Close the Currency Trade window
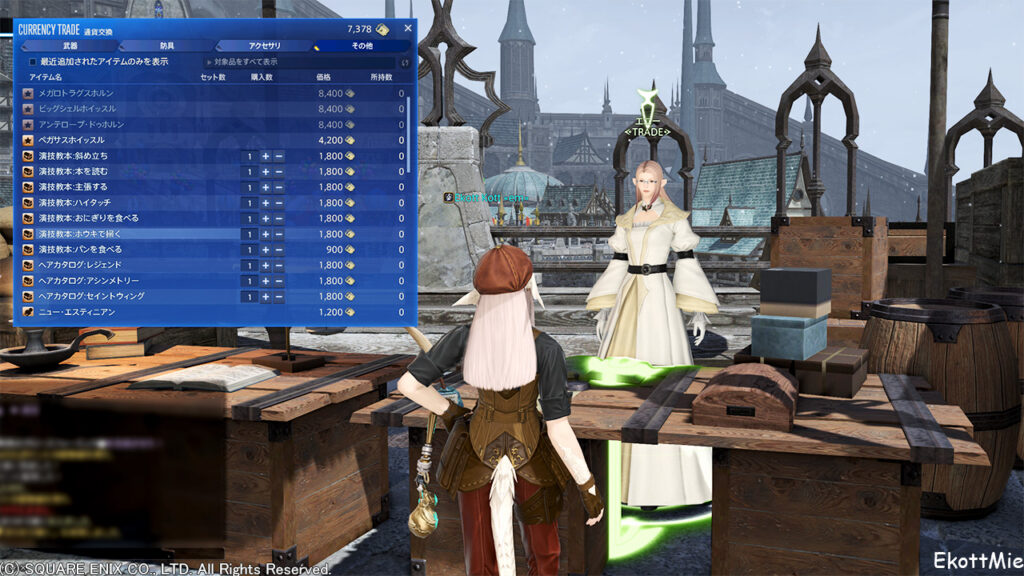The image size is (1024, 576). coord(407,29)
